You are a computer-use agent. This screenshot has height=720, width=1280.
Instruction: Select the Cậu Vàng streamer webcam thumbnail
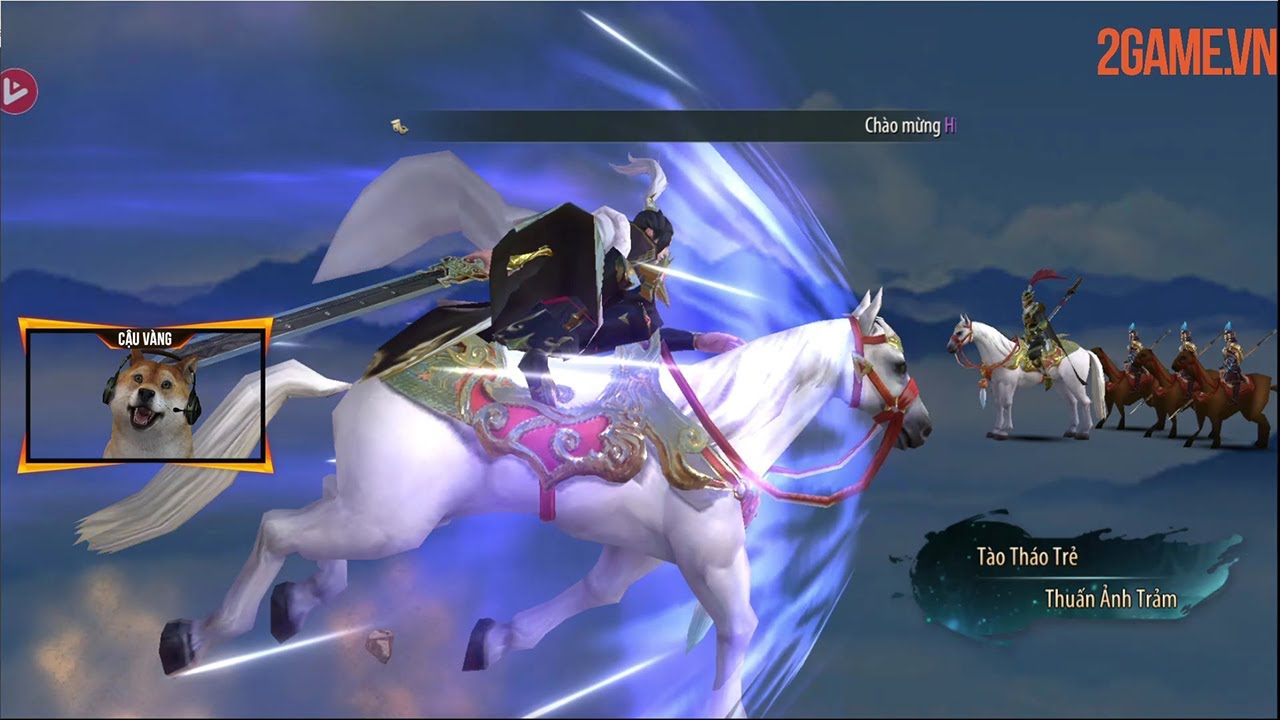pyautogui.click(x=146, y=396)
